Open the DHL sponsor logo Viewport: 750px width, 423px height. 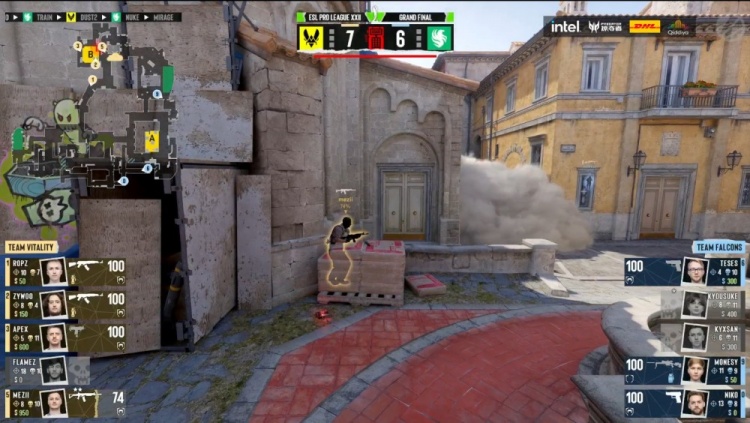645,27
